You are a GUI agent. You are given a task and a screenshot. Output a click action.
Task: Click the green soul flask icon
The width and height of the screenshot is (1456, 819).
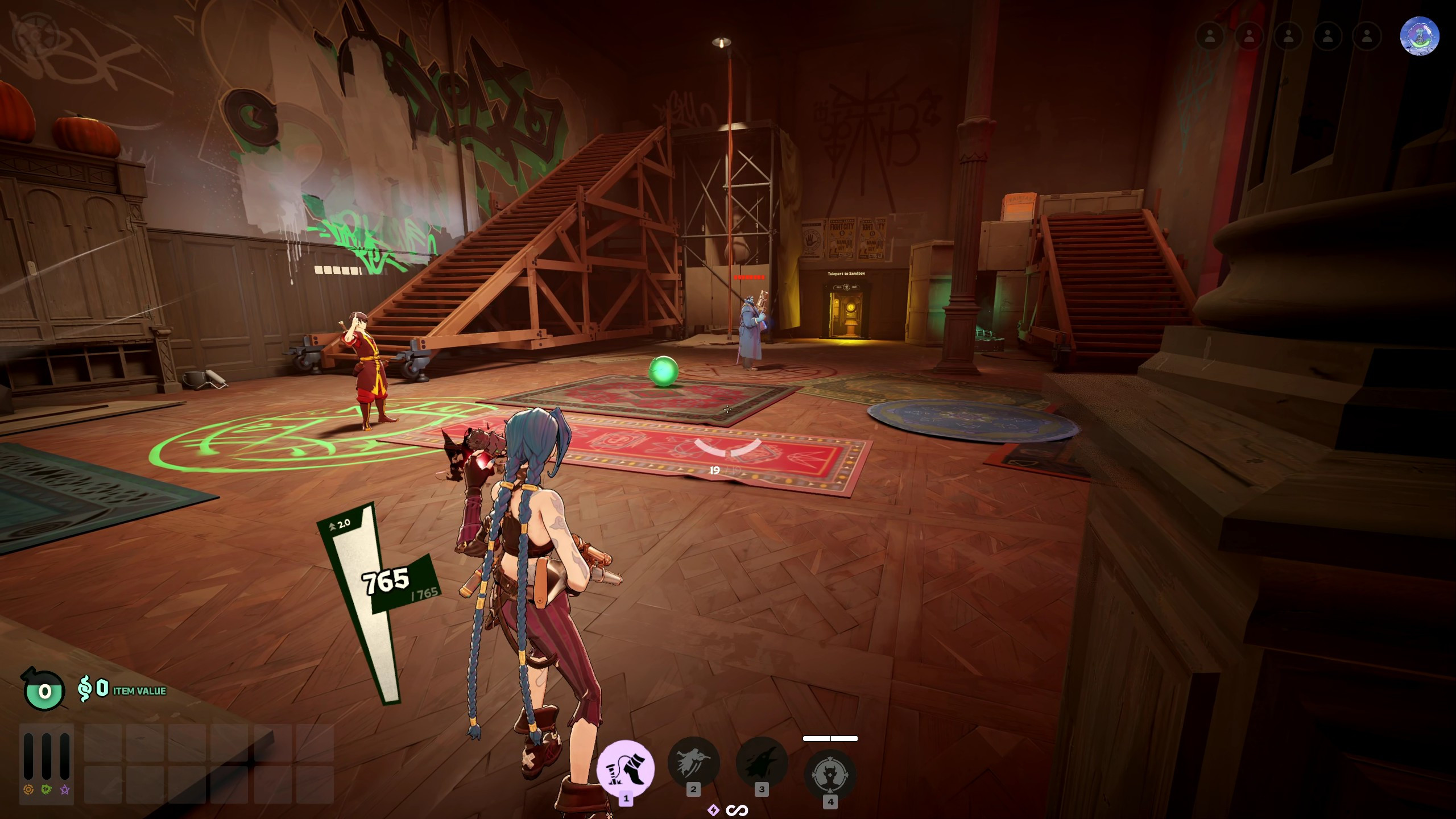pos(44,690)
